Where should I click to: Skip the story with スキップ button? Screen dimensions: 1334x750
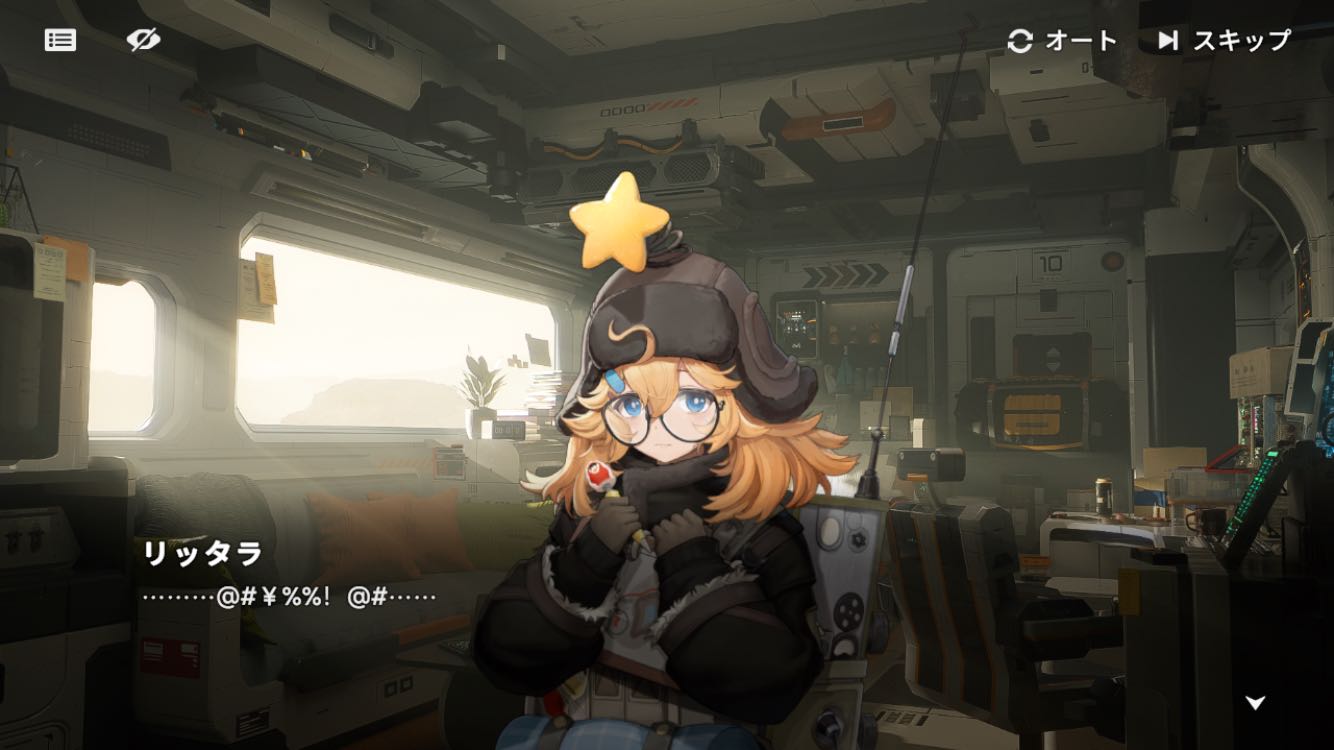coord(1224,41)
